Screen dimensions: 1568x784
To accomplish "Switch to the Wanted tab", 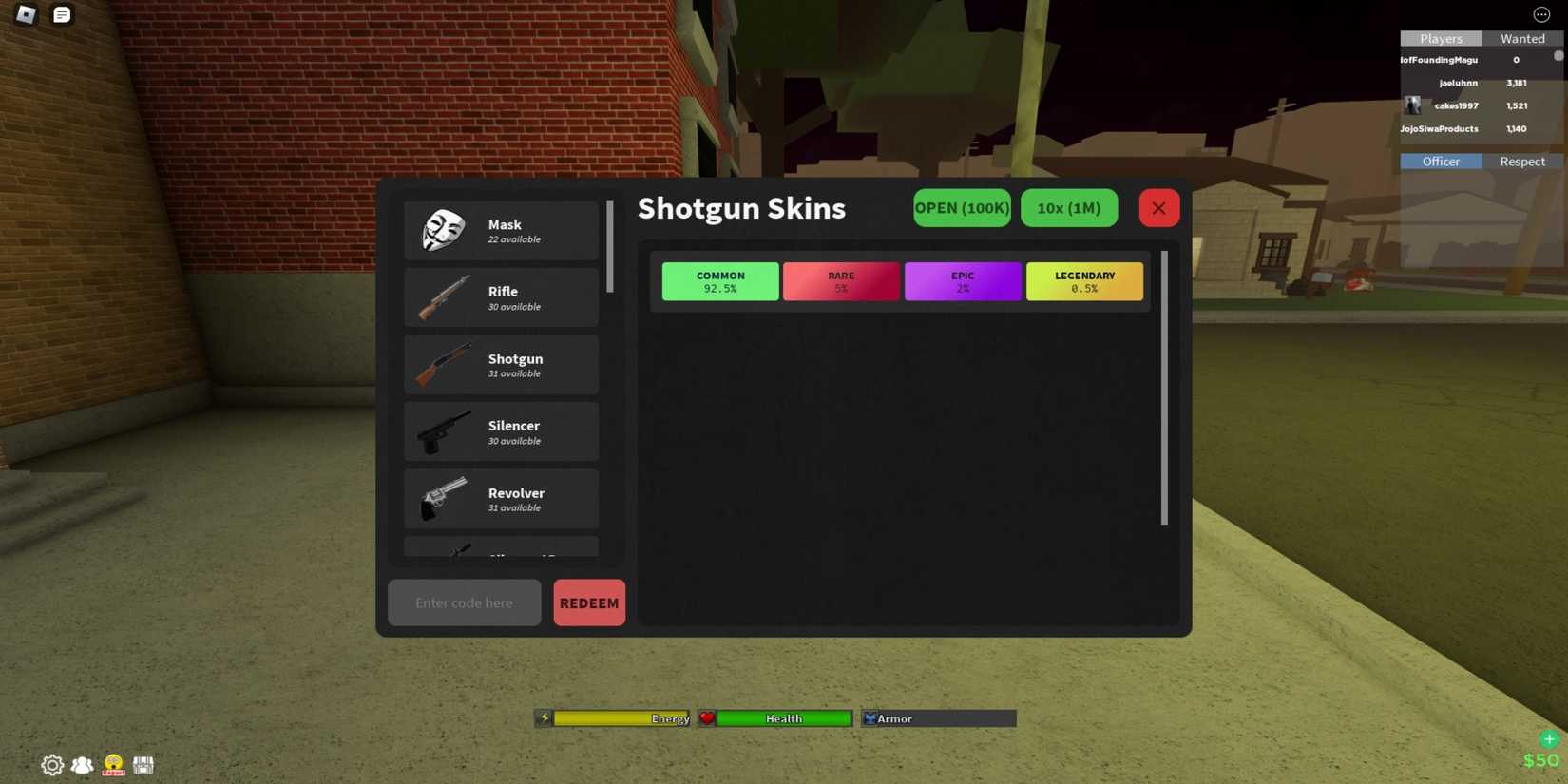I will 1522,38.
